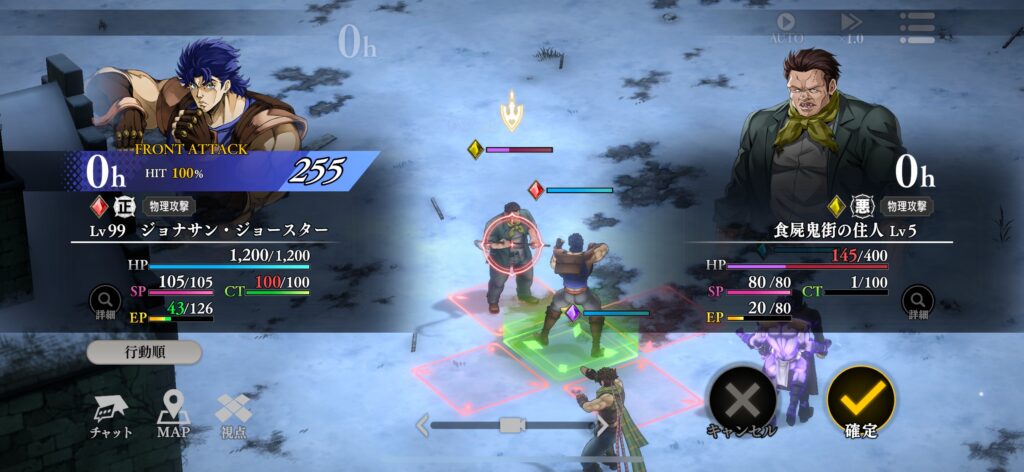1024x472 pixels.
Task: Change battle speed x1.0
Action: click(851, 27)
